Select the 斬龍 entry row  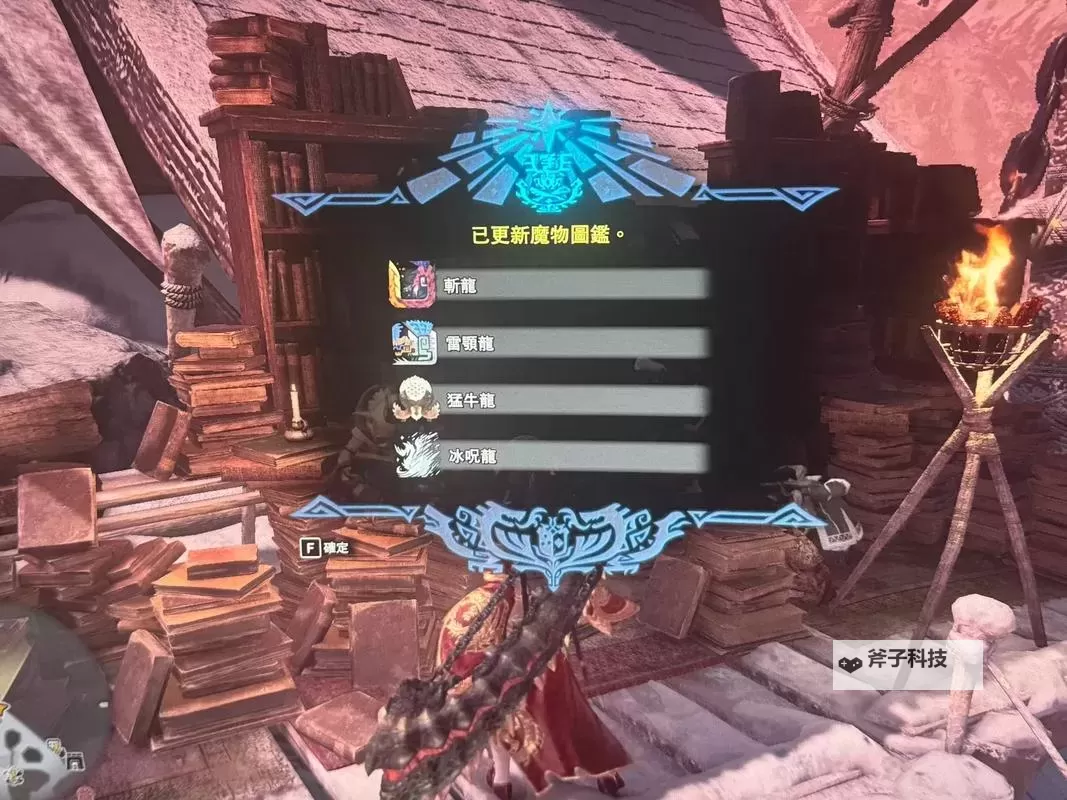point(548,286)
